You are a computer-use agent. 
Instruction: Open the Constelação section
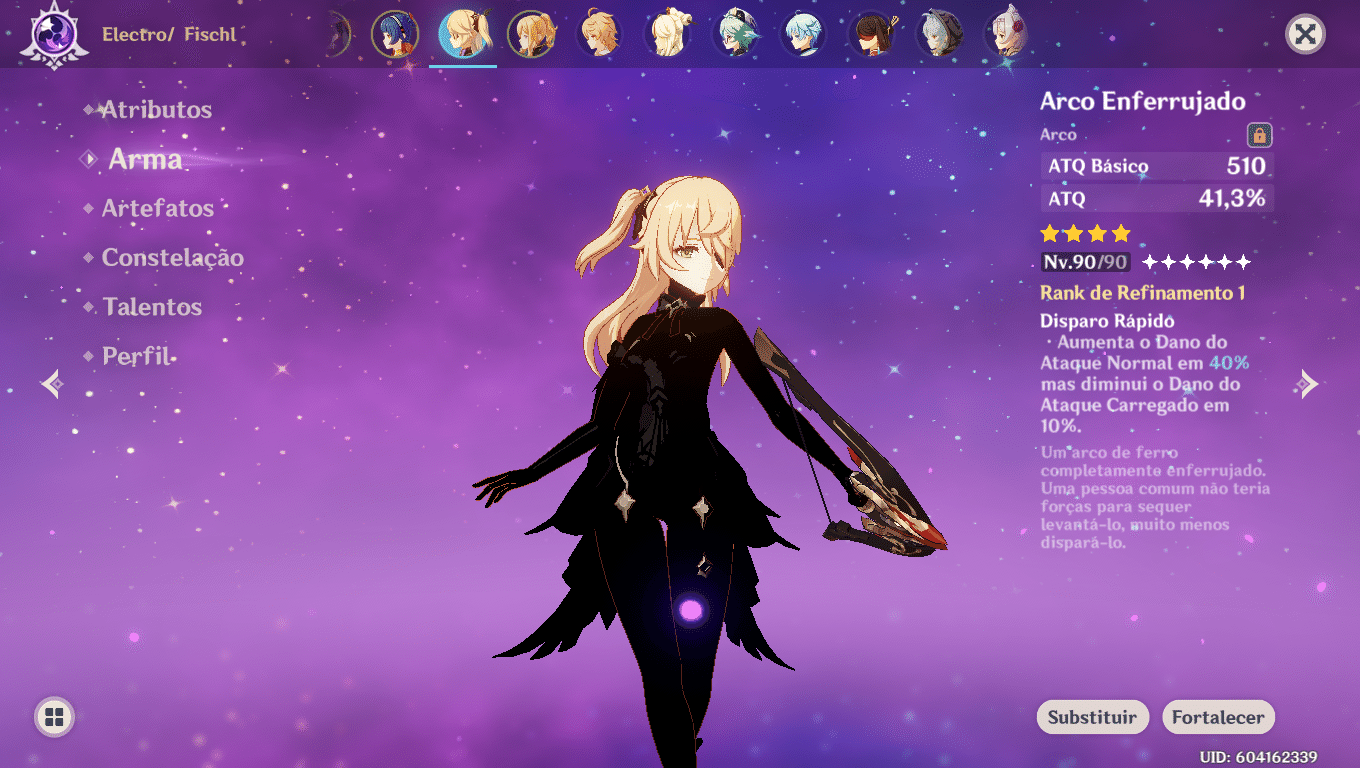[x=173, y=257]
